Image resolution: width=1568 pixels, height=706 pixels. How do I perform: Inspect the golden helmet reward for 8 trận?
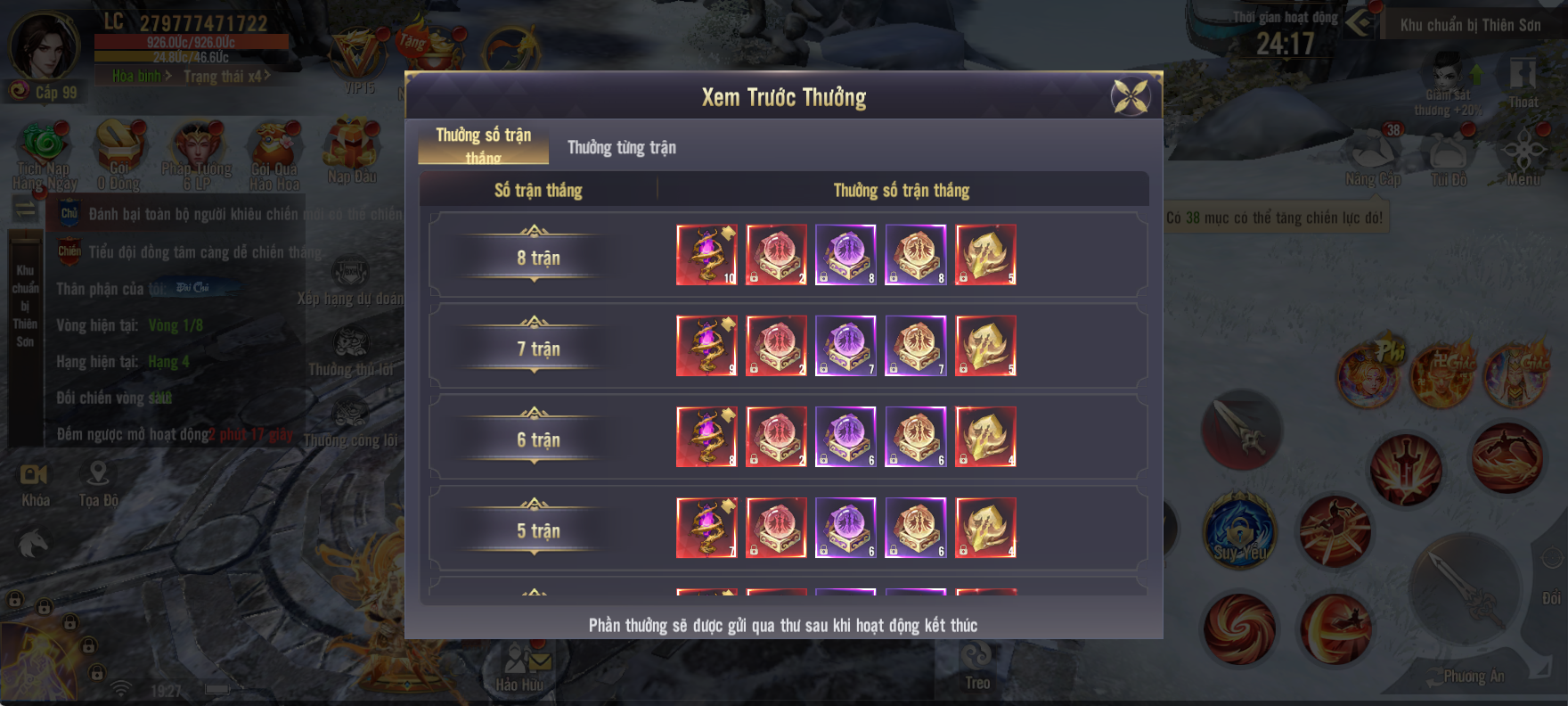tap(985, 255)
